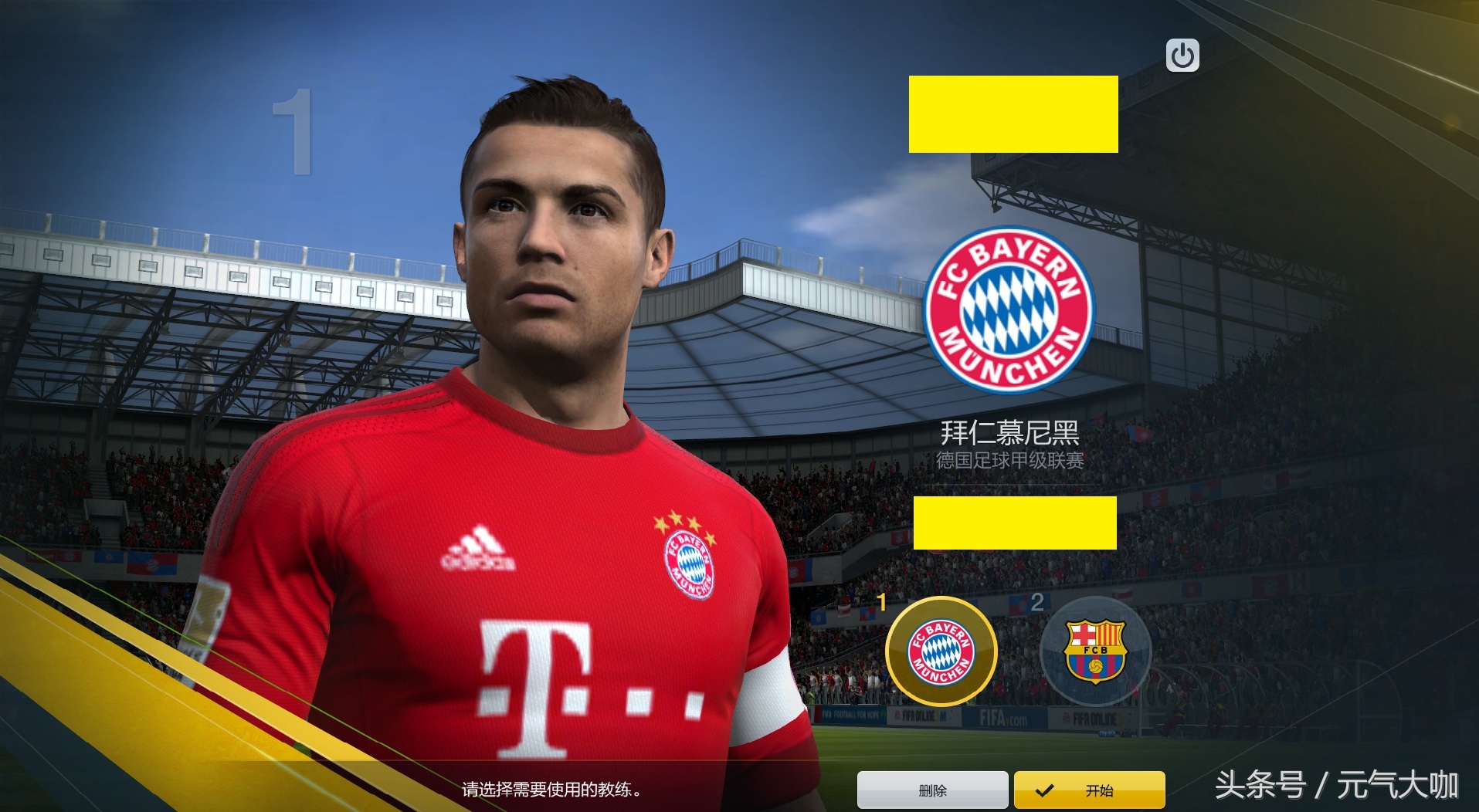1479x812 pixels.
Task: Open the upper yellow selection box
Action: tap(1013, 114)
